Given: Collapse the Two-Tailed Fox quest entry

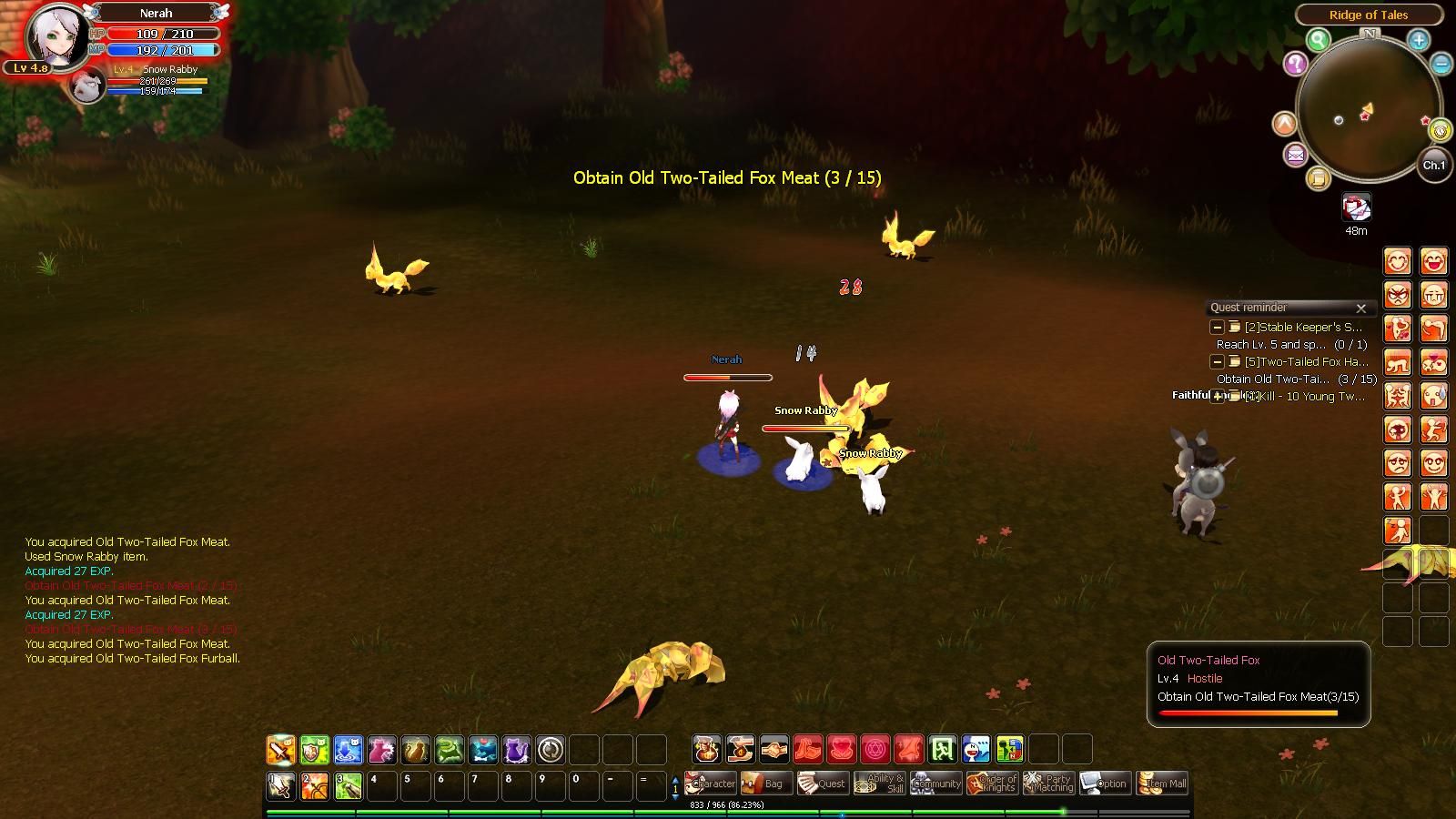Looking at the screenshot, I should pos(1217,362).
